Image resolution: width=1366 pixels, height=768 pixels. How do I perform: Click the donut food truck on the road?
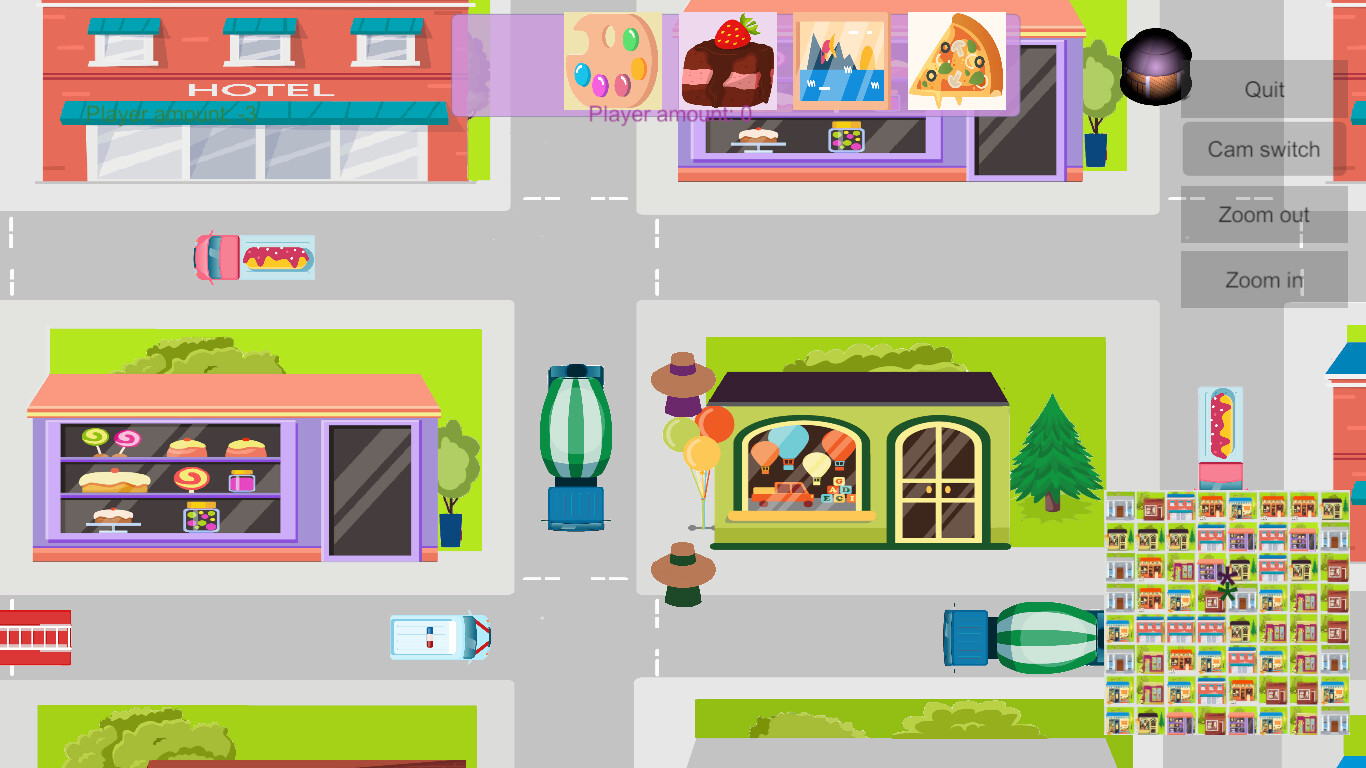253,258
